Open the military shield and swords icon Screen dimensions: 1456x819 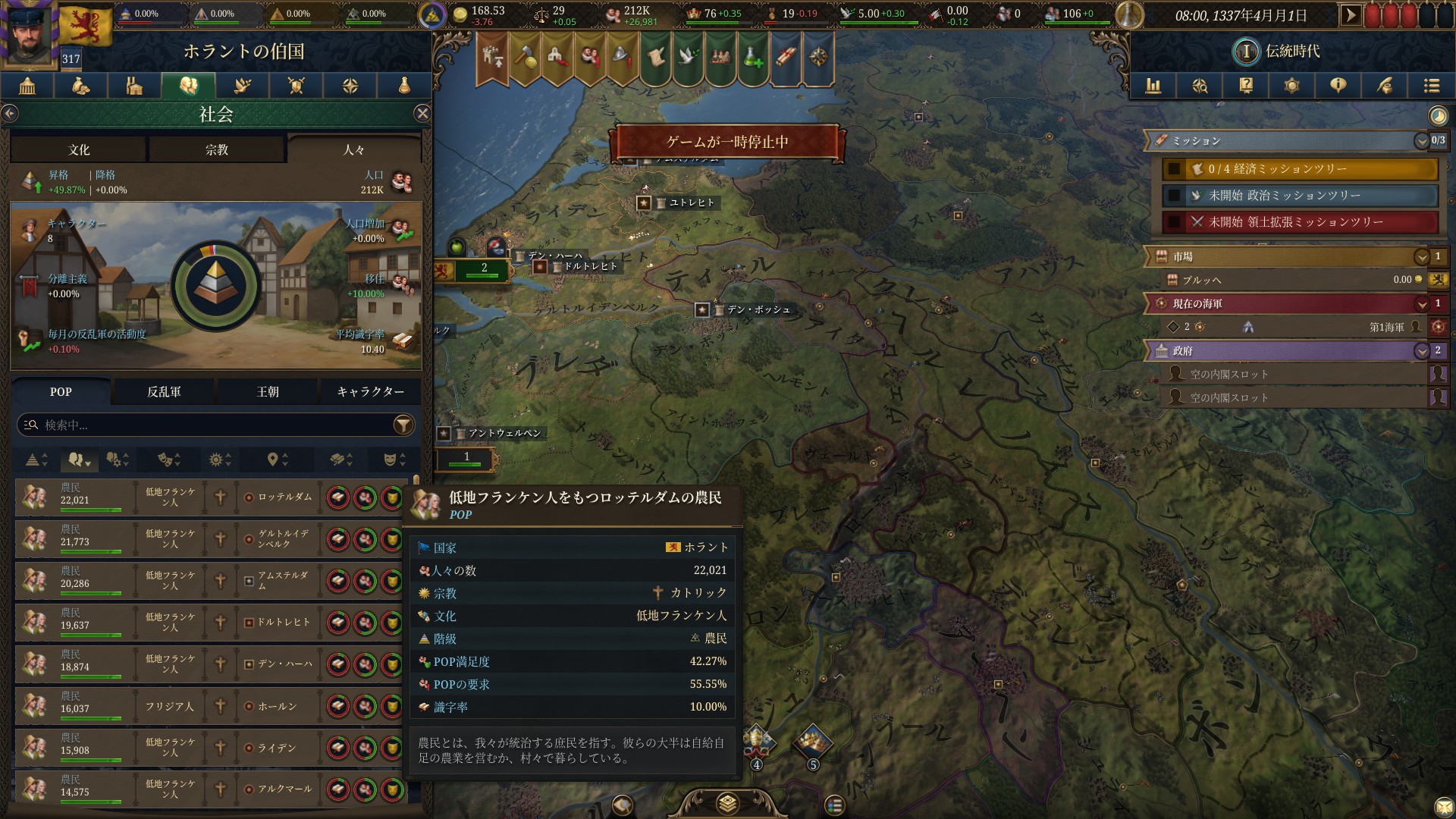pos(295,86)
